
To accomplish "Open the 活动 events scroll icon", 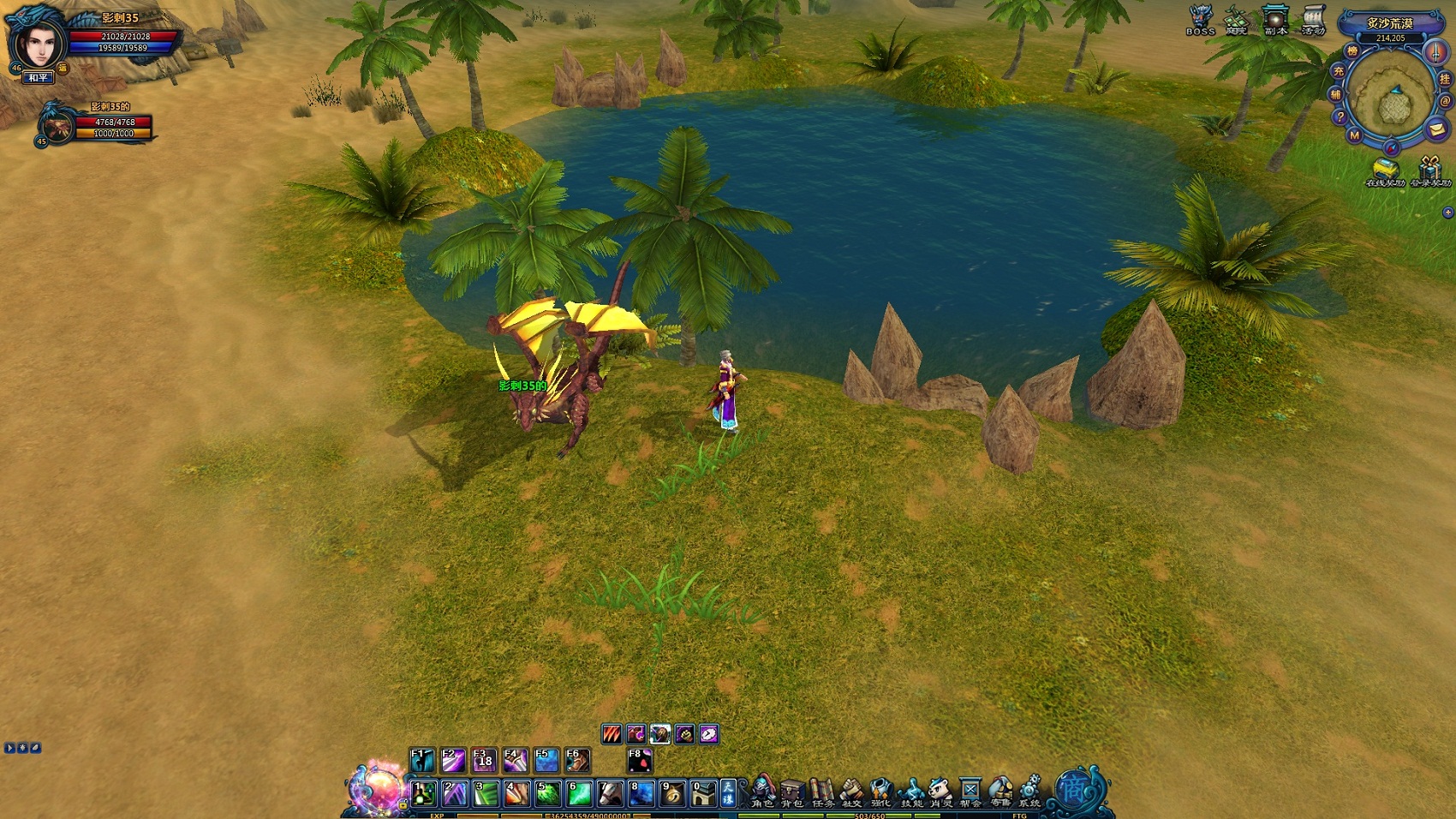I will [1313, 19].
